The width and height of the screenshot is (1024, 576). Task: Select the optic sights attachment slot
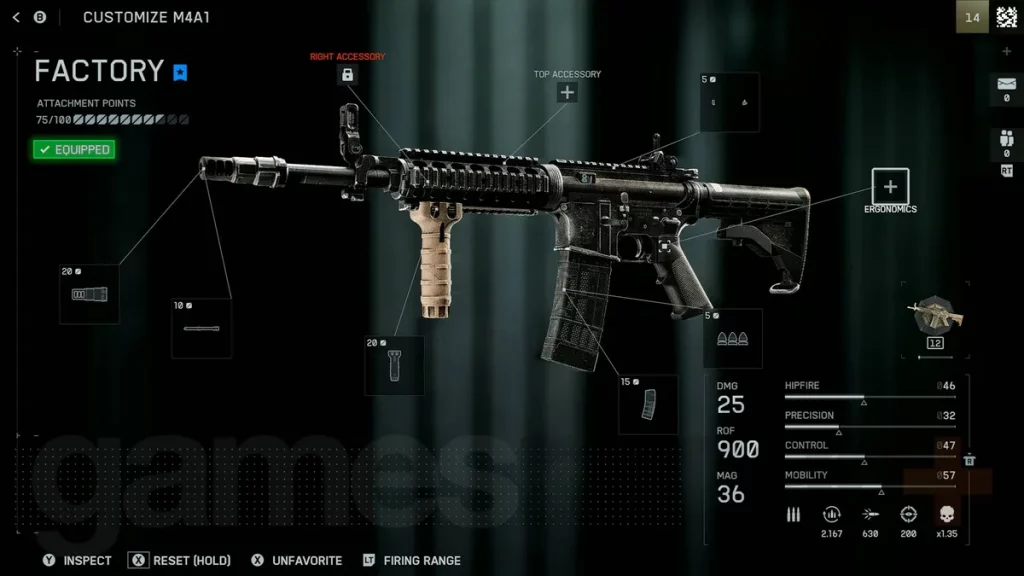click(729, 102)
